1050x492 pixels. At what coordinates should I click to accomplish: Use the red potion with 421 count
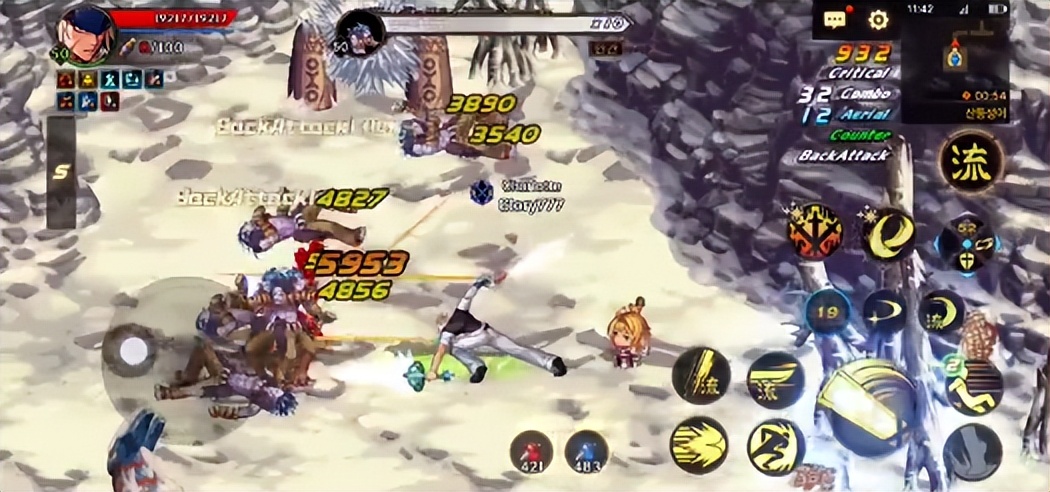coord(531,452)
